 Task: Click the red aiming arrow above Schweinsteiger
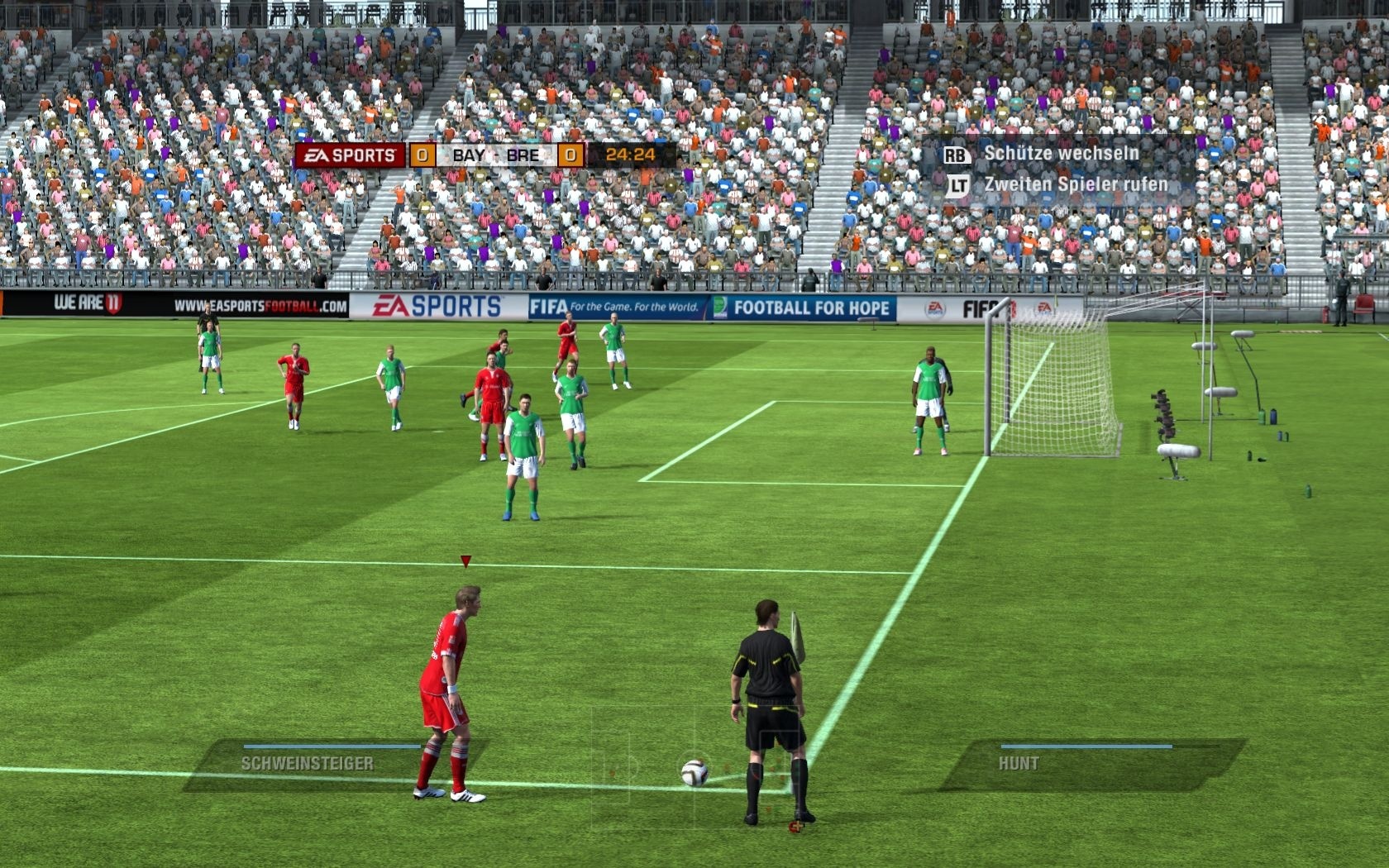(x=467, y=561)
